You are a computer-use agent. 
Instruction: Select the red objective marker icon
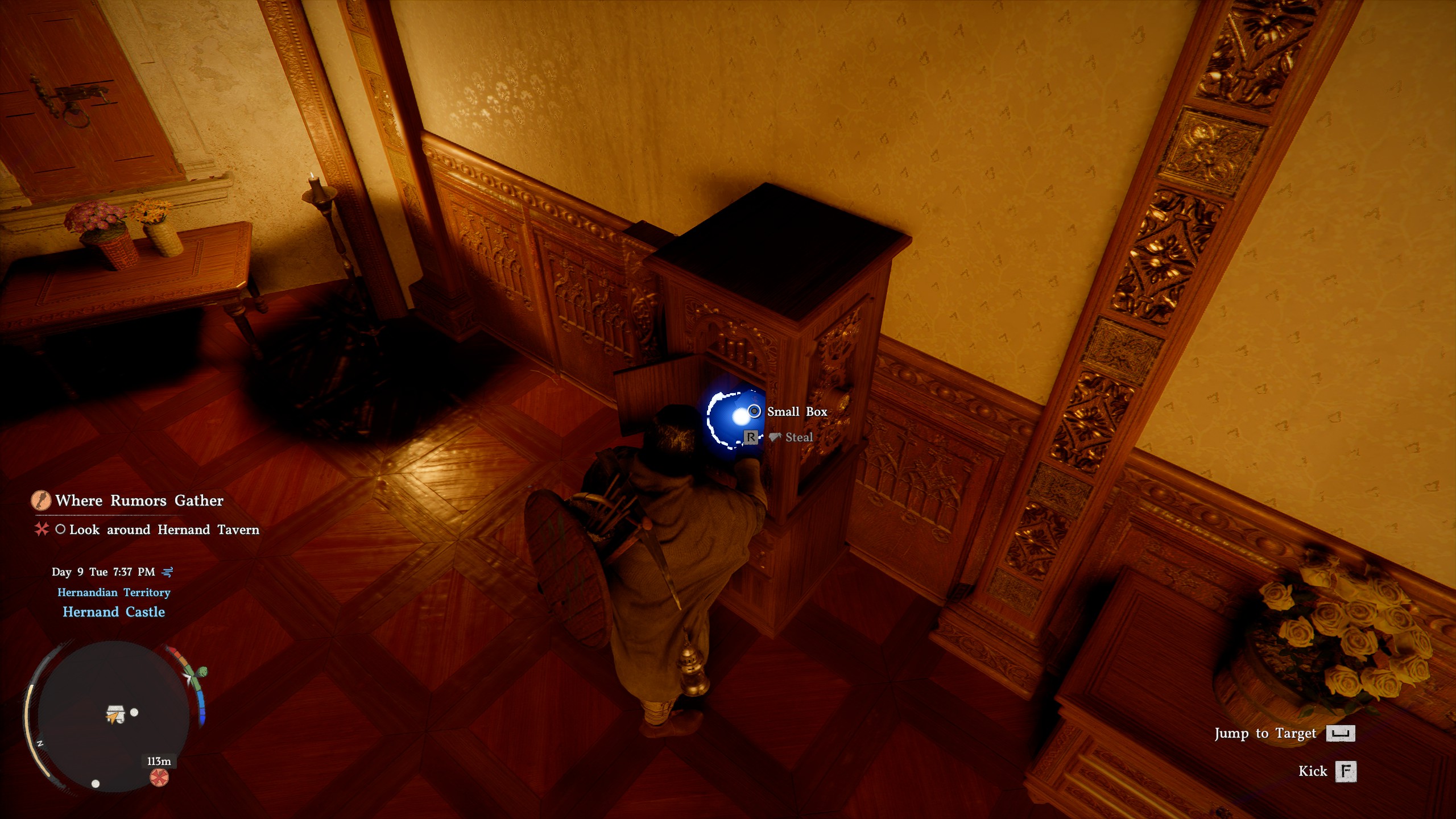tap(41, 530)
